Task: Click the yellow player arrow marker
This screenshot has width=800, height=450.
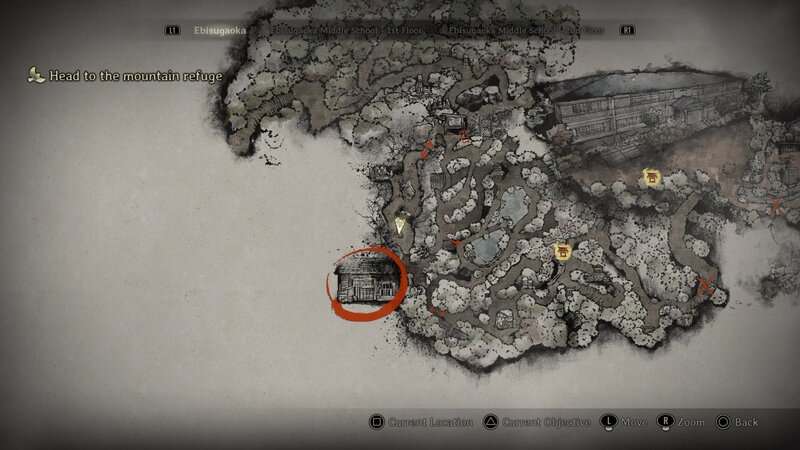Action: coord(401,225)
